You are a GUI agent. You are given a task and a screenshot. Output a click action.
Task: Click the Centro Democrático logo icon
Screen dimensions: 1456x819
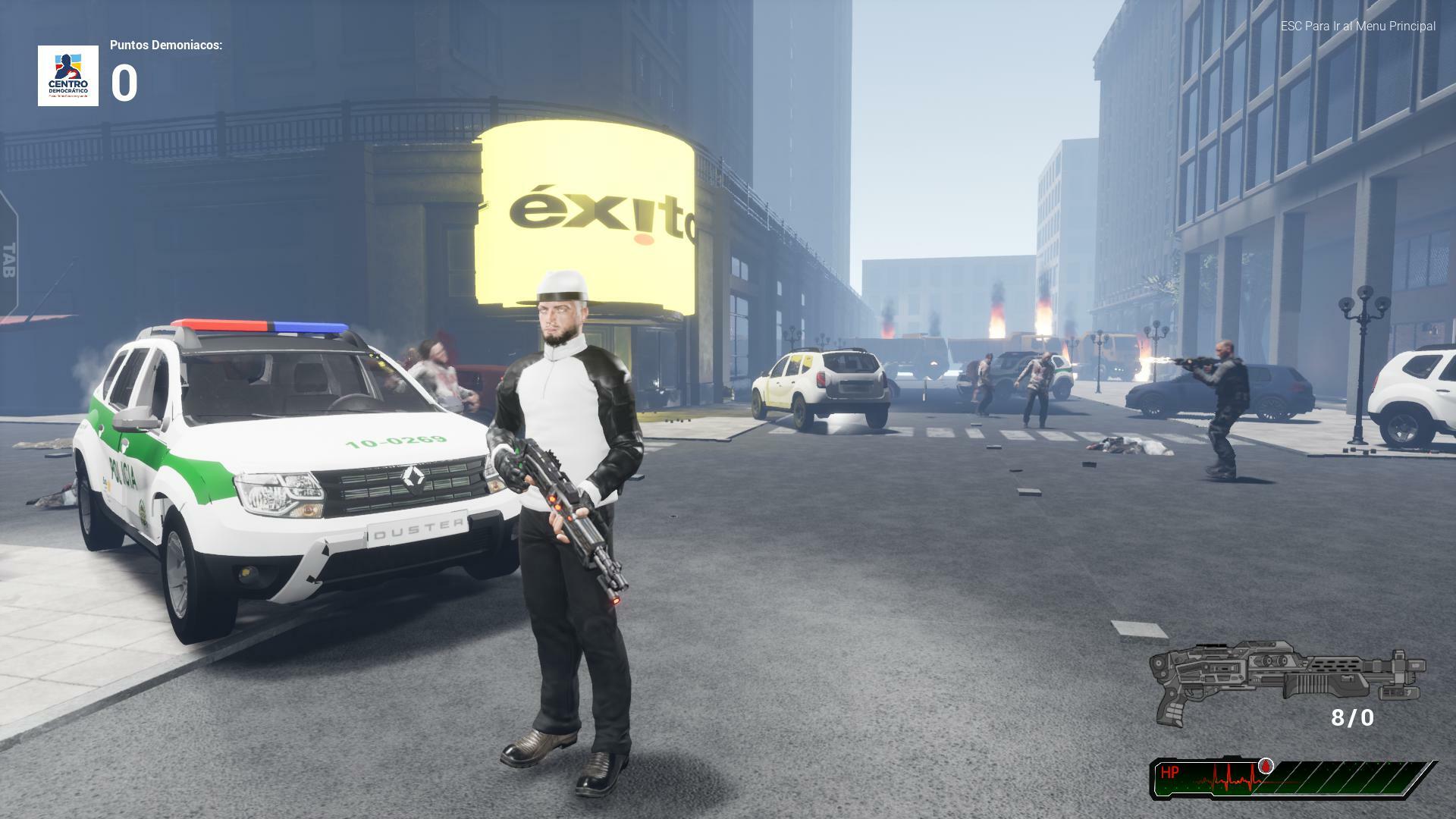tap(67, 76)
